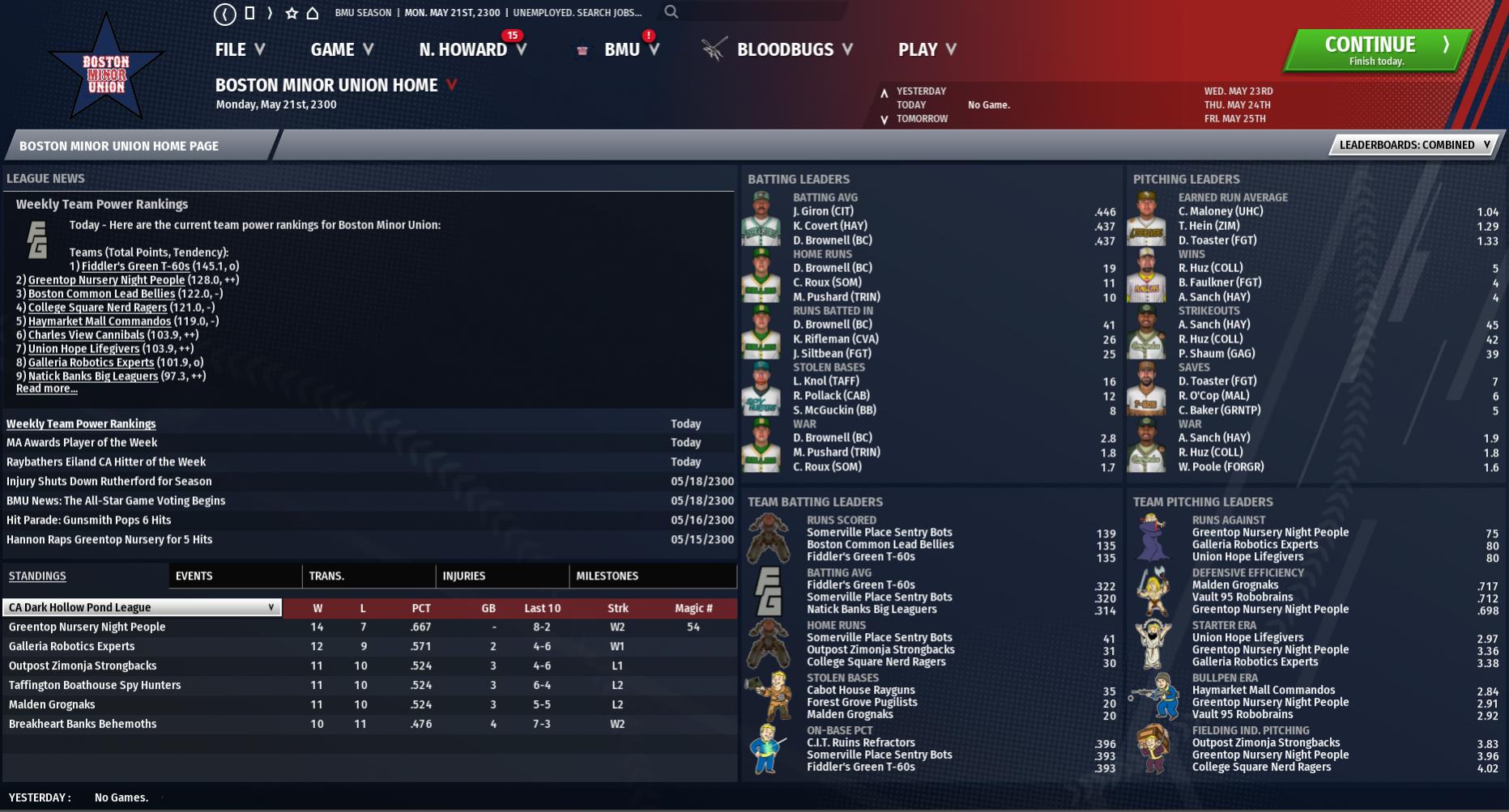The width and height of the screenshot is (1509, 812).
Task: Open the Bloodbugs team menu
Action: click(x=794, y=50)
